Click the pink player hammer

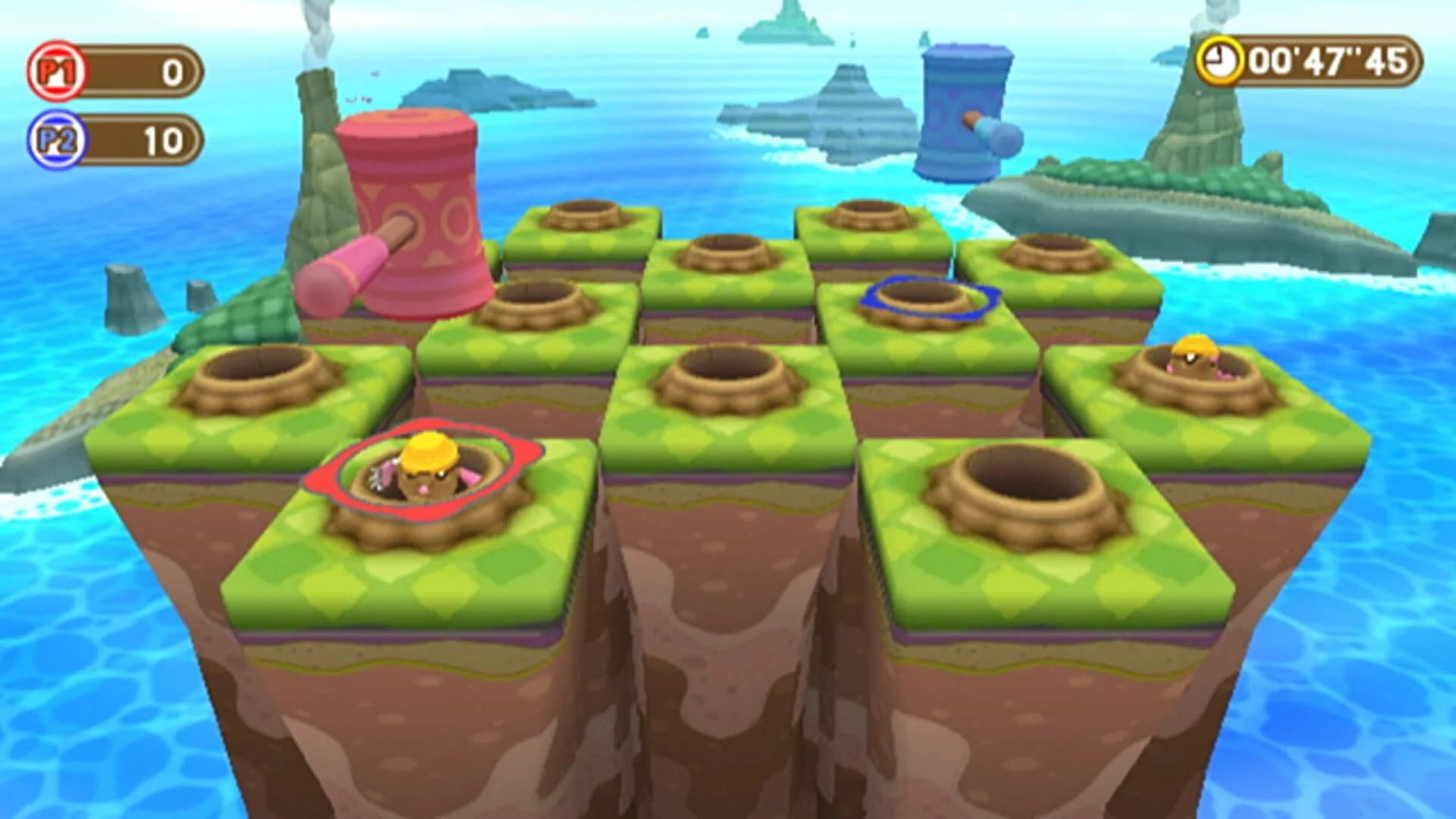[x=409, y=205]
